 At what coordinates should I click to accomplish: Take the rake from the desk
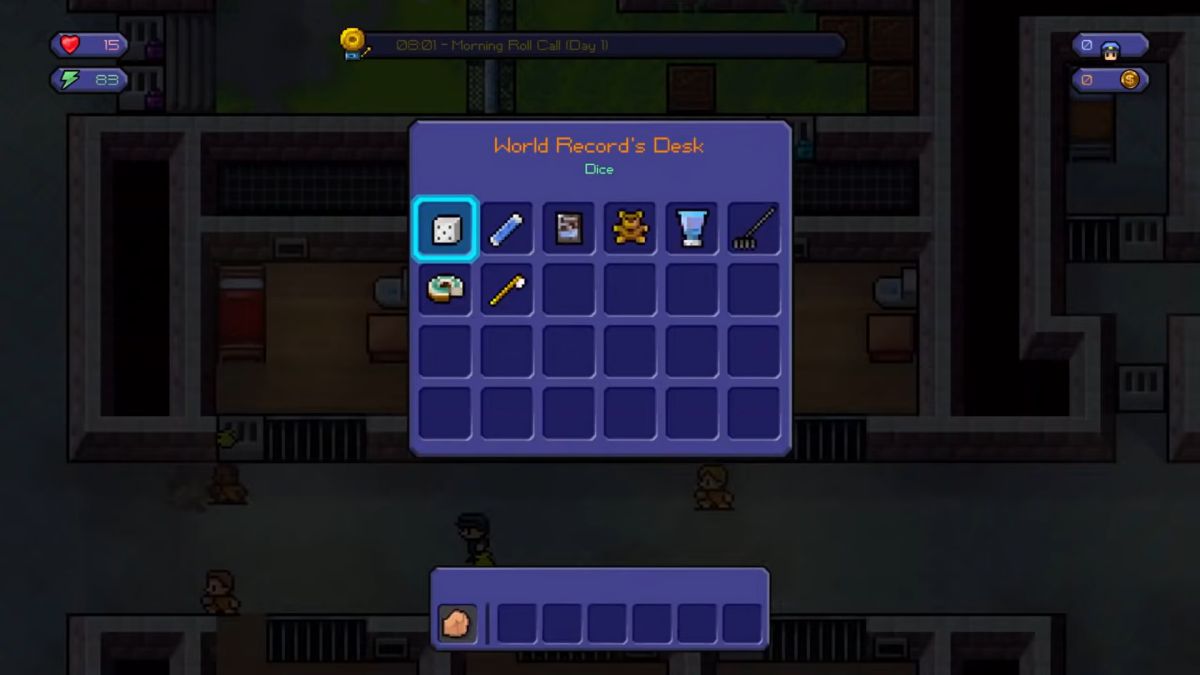(x=754, y=229)
